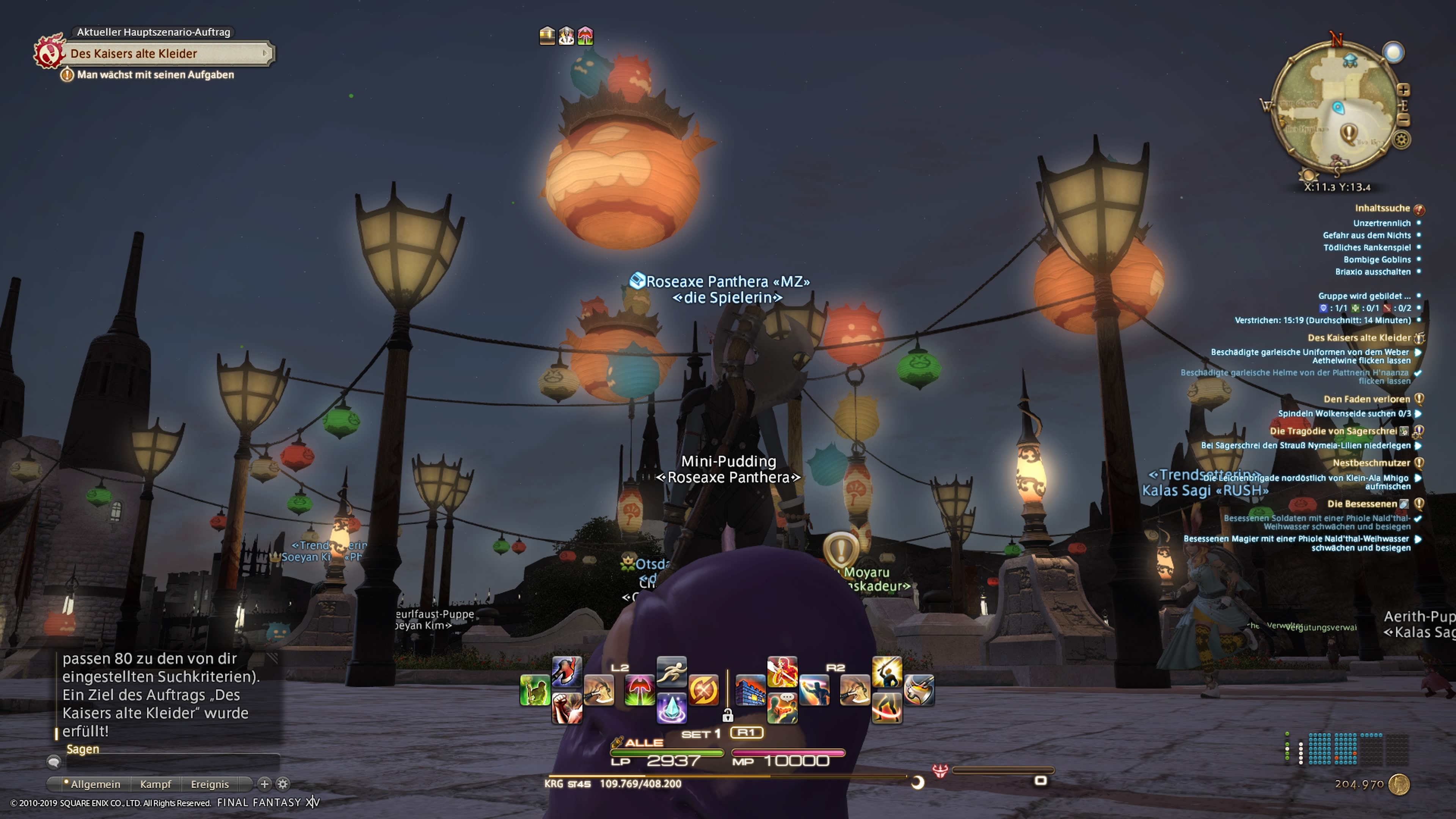Open the Spindeln Wolkenseide suchen objective arrow
Image resolution: width=1456 pixels, height=819 pixels.
[1418, 414]
